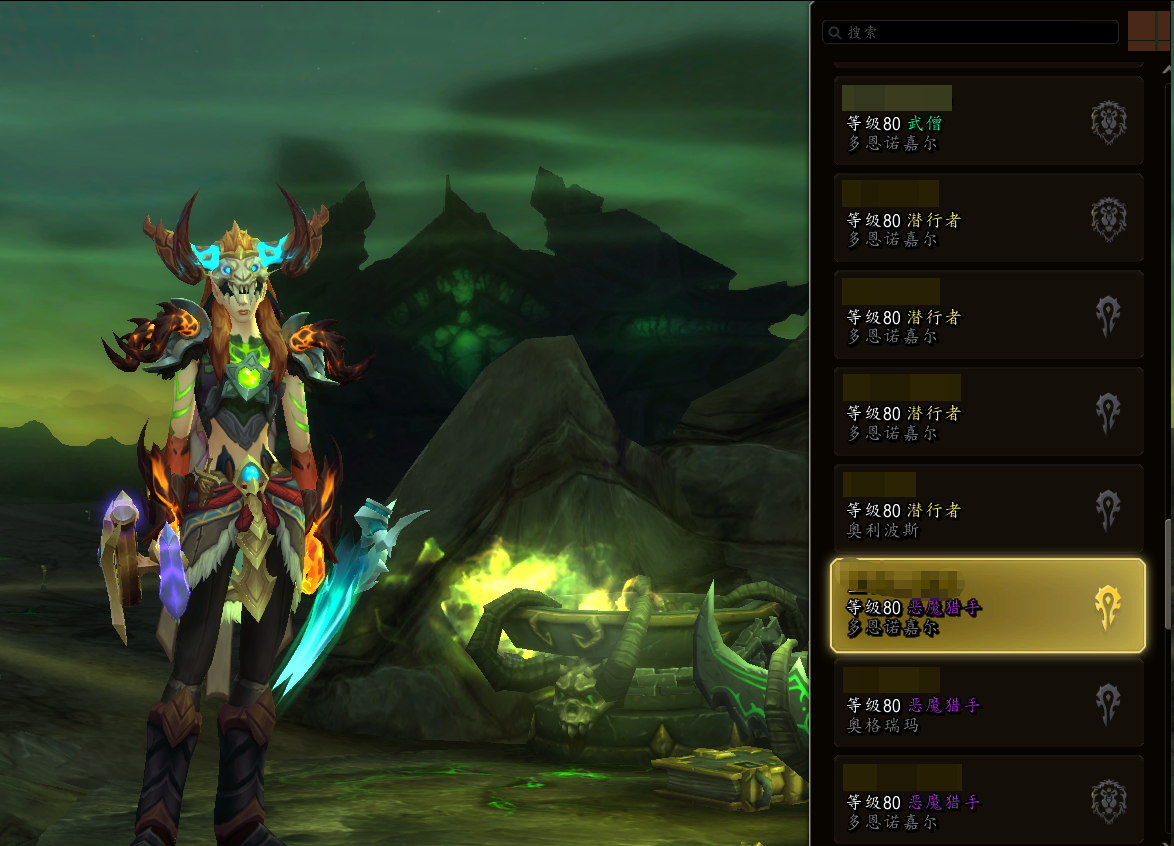Screen dimensions: 1174x846
Task: Select the level 80 Monk character
Action: tap(988, 121)
